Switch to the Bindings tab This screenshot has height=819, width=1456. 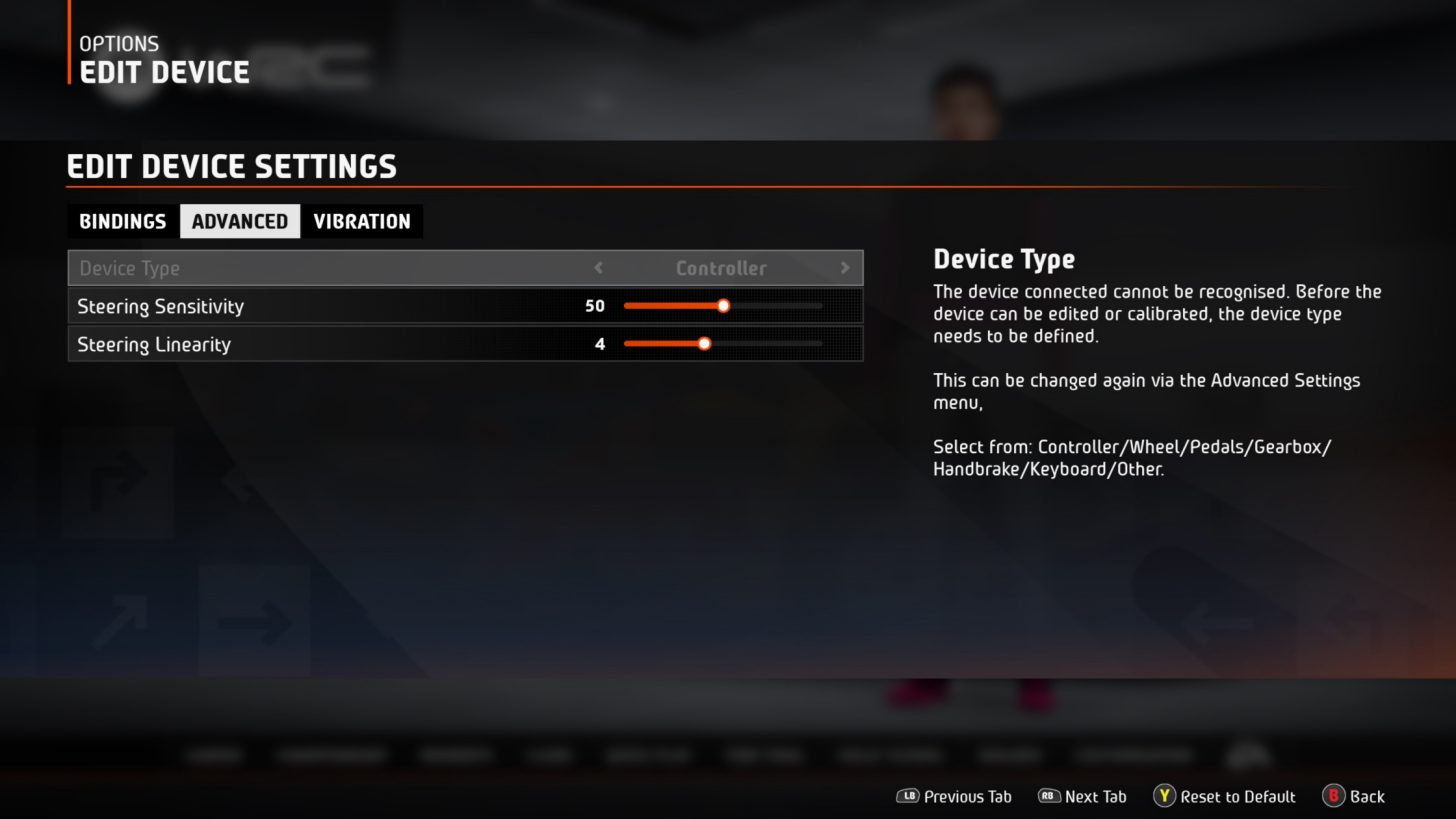[x=122, y=221]
